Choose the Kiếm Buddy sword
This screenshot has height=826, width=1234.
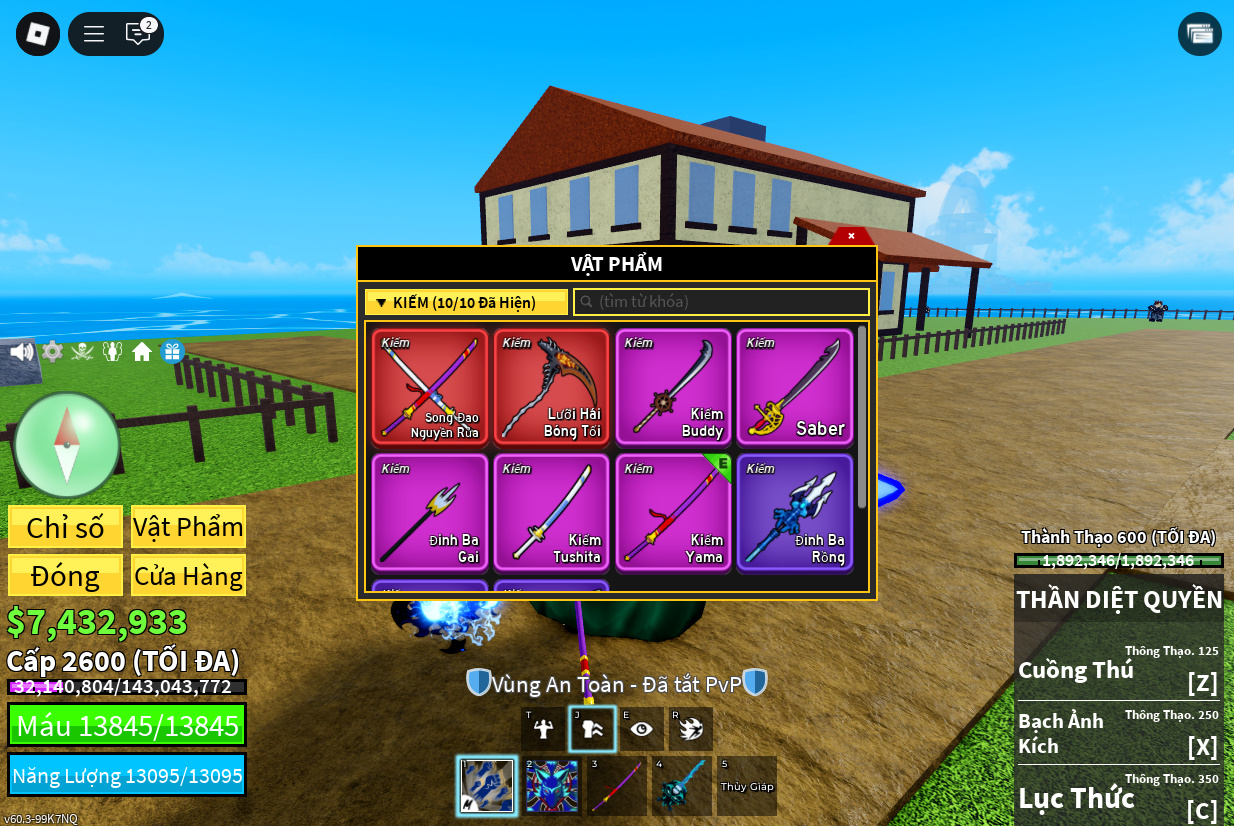(674, 387)
